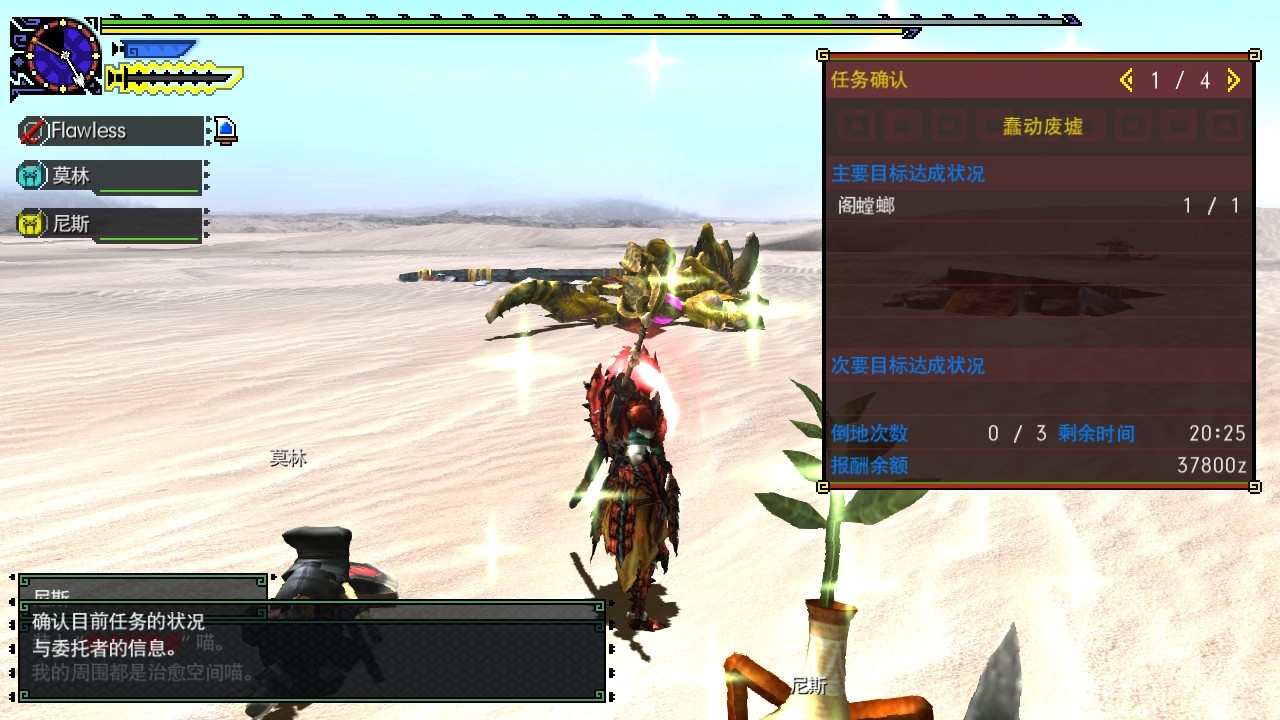Select the Flawless player name plate
This screenshot has width=1280, height=720.
pos(112,131)
